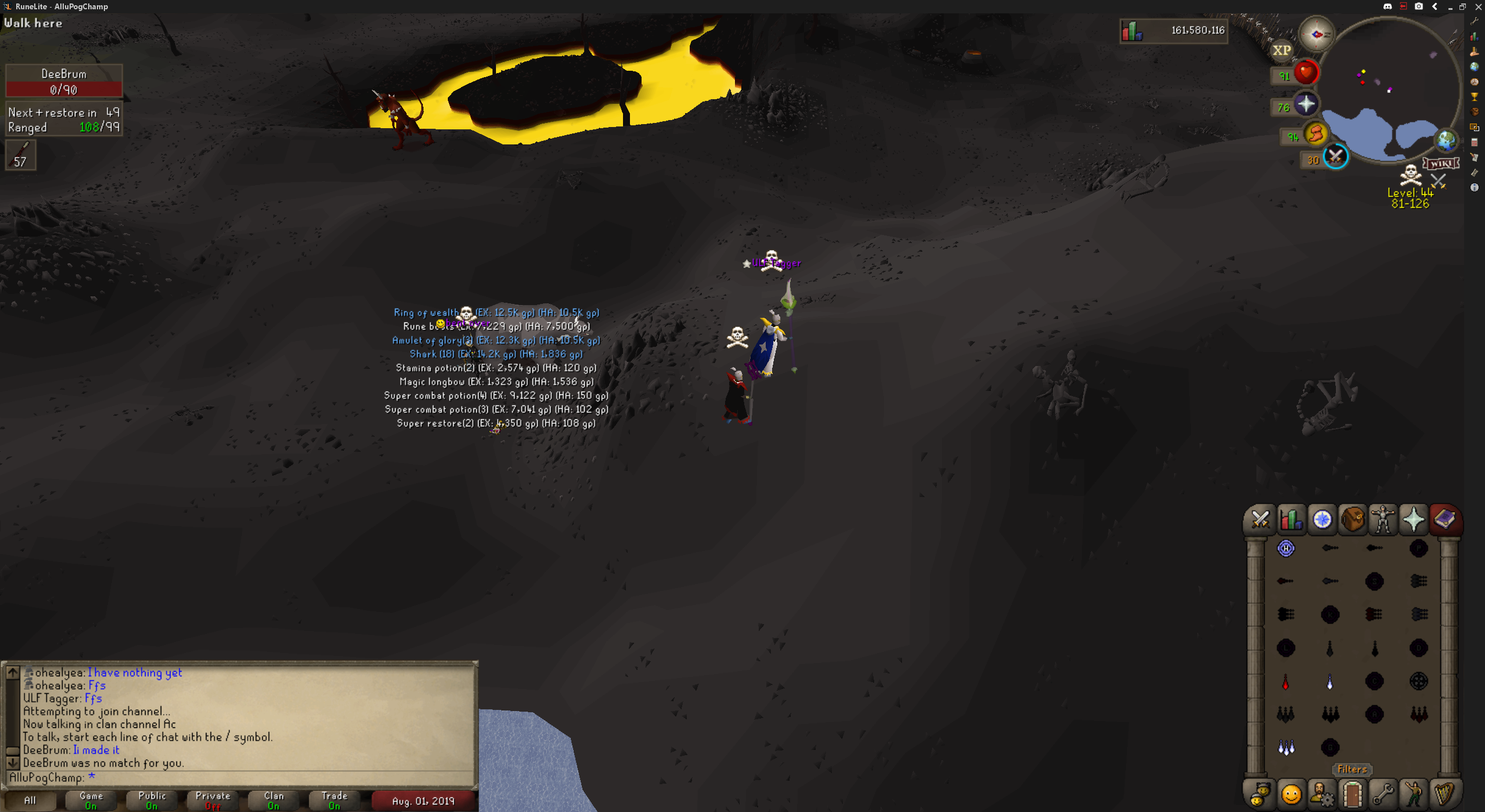Click the Wiki lookup banner

(x=1440, y=163)
